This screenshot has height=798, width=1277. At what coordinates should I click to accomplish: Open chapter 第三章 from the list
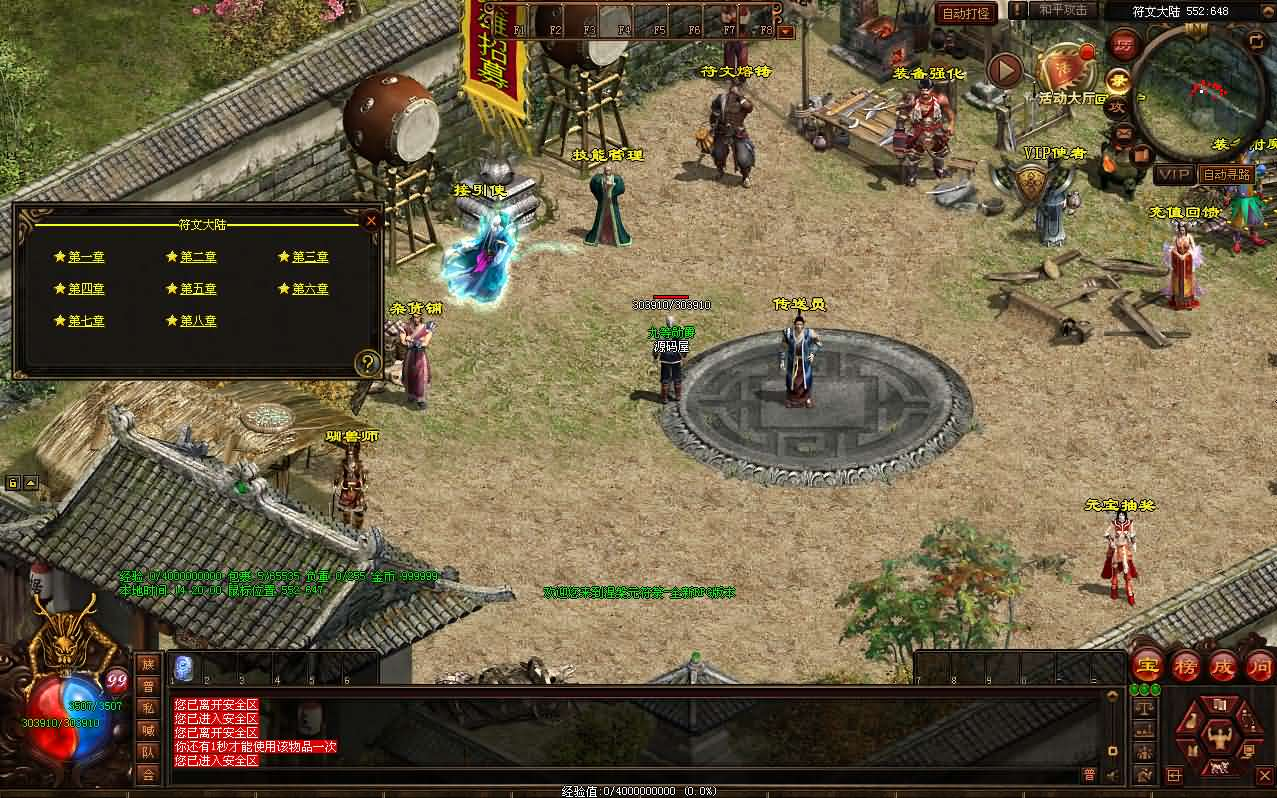(x=310, y=257)
